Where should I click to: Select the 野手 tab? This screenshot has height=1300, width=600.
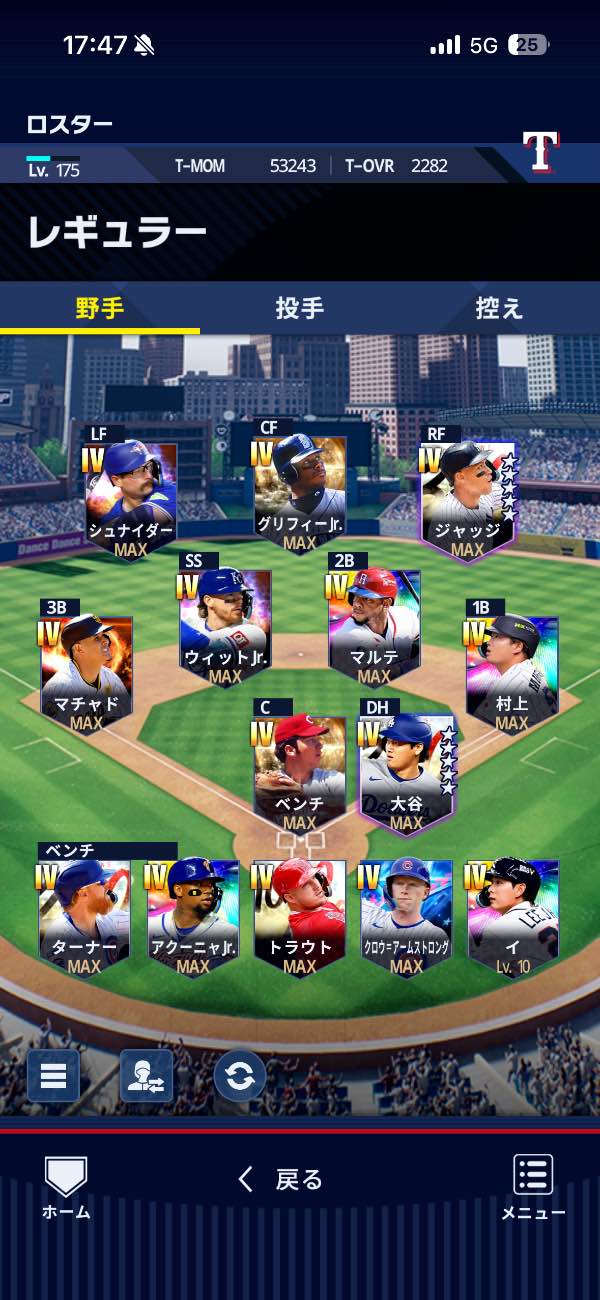pyautogui.click(x=100, y=308)
